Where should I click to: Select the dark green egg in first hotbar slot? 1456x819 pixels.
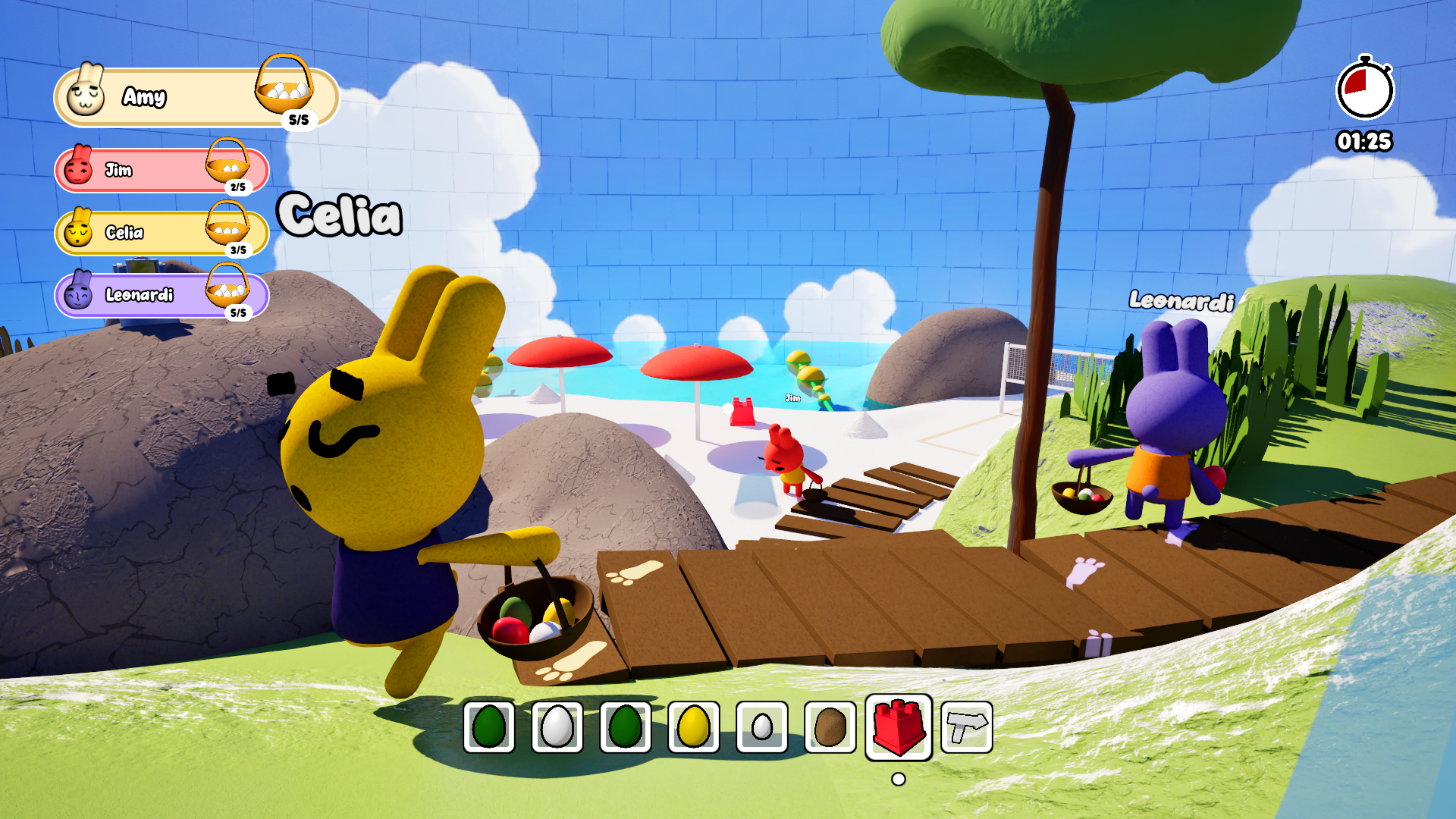point(489,726)
